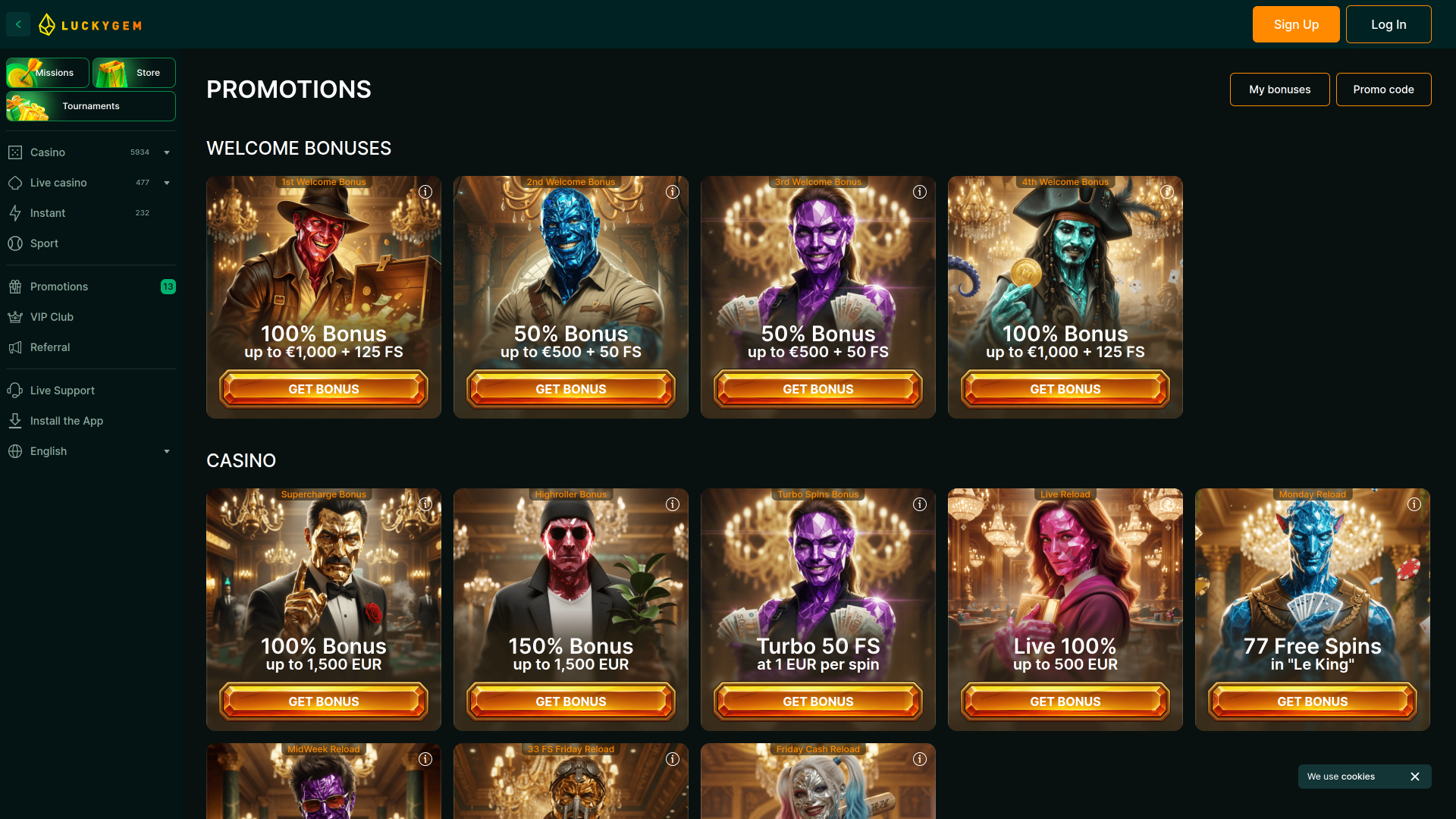Screen dimensions: 1456x819
Task: Open Live Support headset icon
Action: tap(16, 390)
